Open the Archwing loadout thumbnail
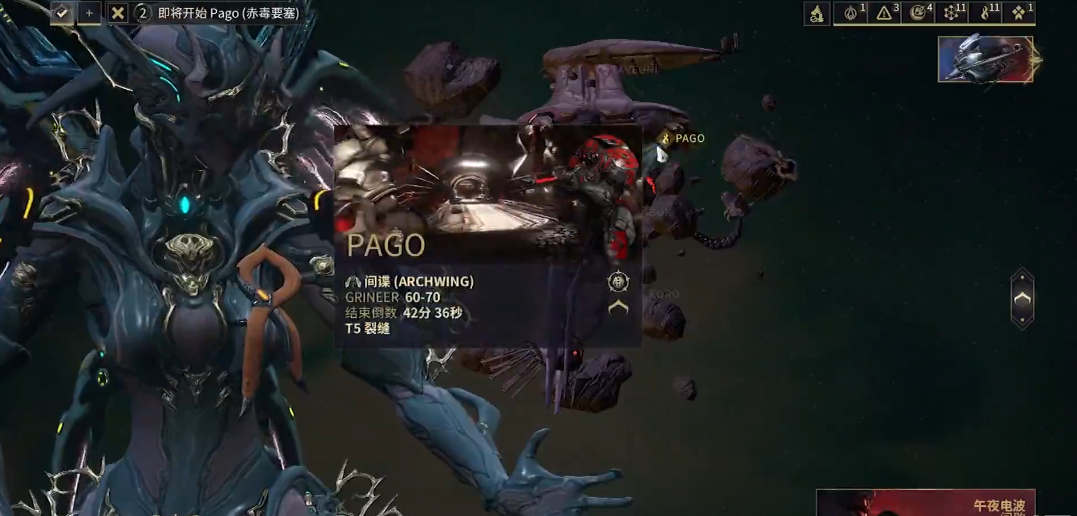The height and width of the screenshot is (516, 1077). 985,59
